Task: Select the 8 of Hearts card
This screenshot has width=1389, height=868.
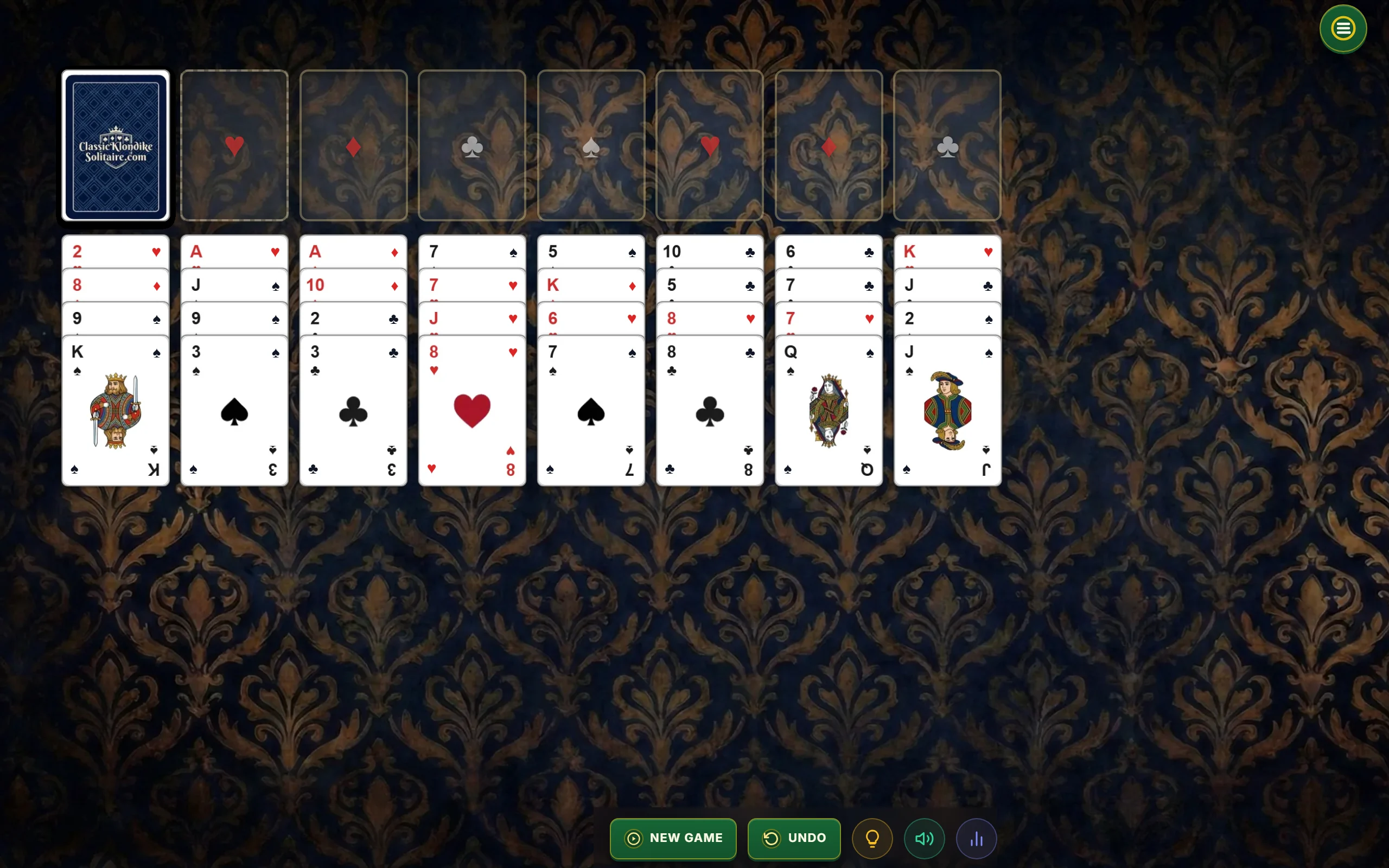Action: pos(472,411)
